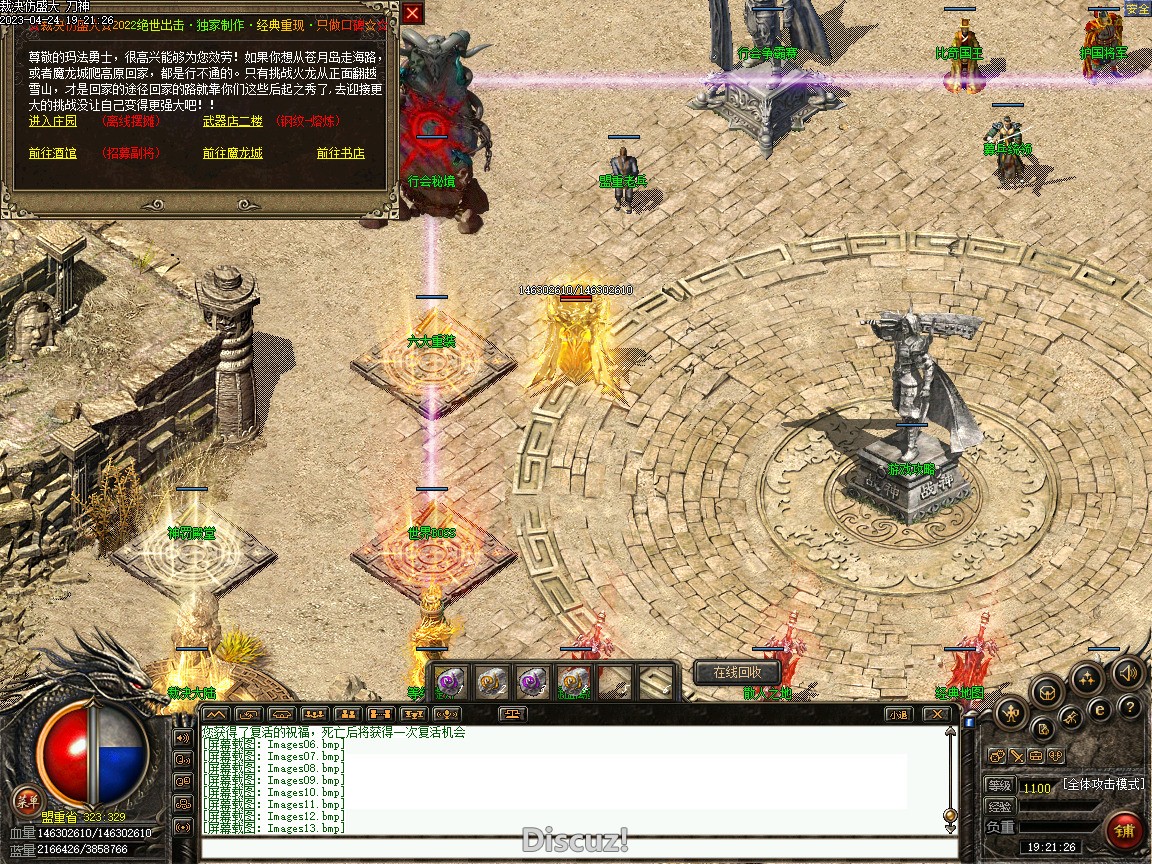Select the 武器店二楼 dialogue option
Screen dimensions: 1152x864
[x=232, y=121]
